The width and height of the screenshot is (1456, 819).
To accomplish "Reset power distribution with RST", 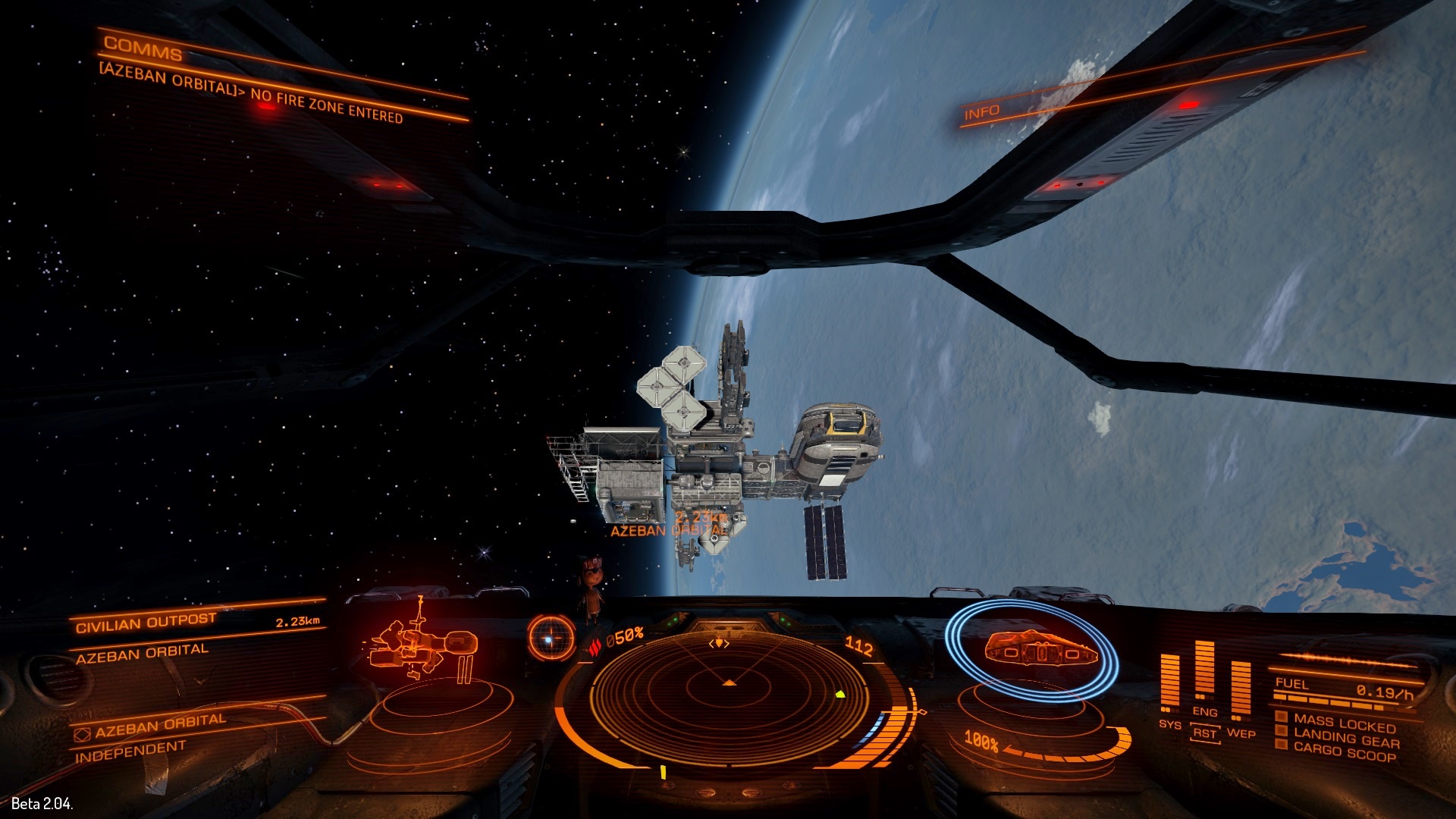I will [x=1204, y=733].
